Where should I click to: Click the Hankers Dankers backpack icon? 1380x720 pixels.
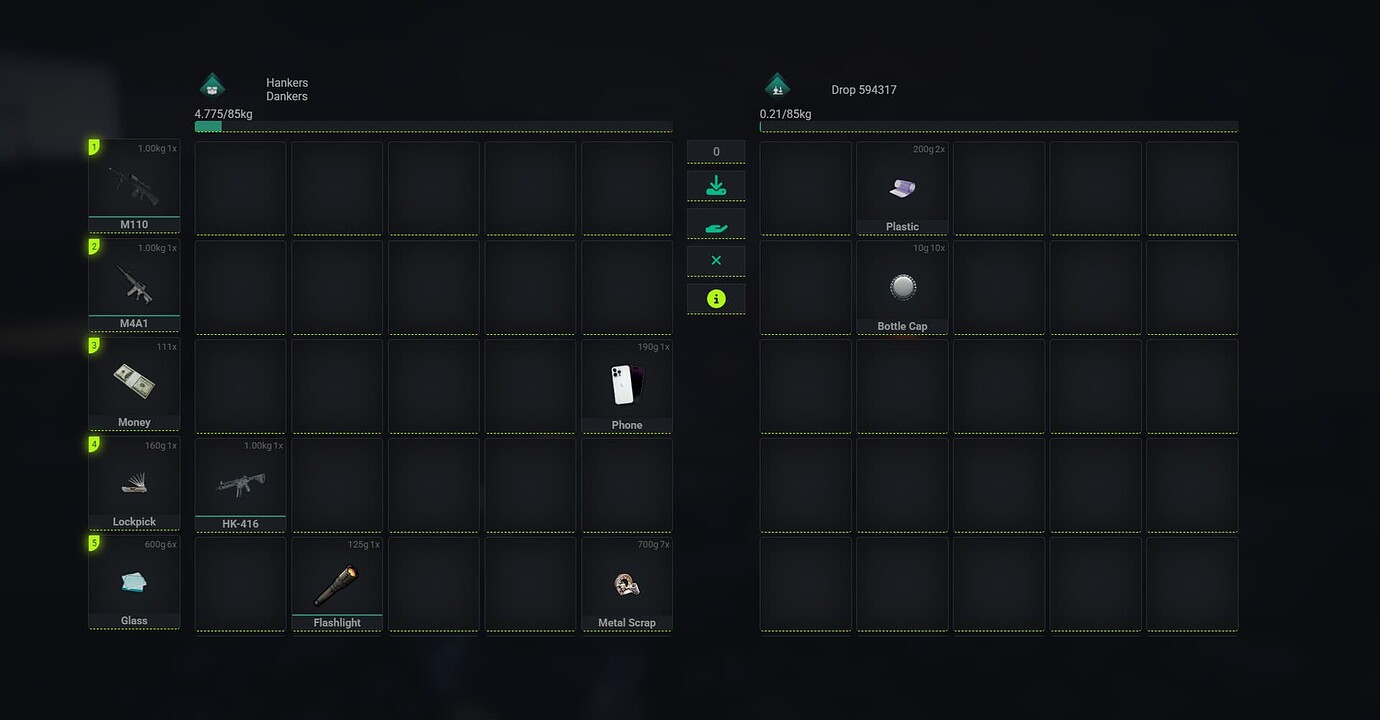(212, 84)
